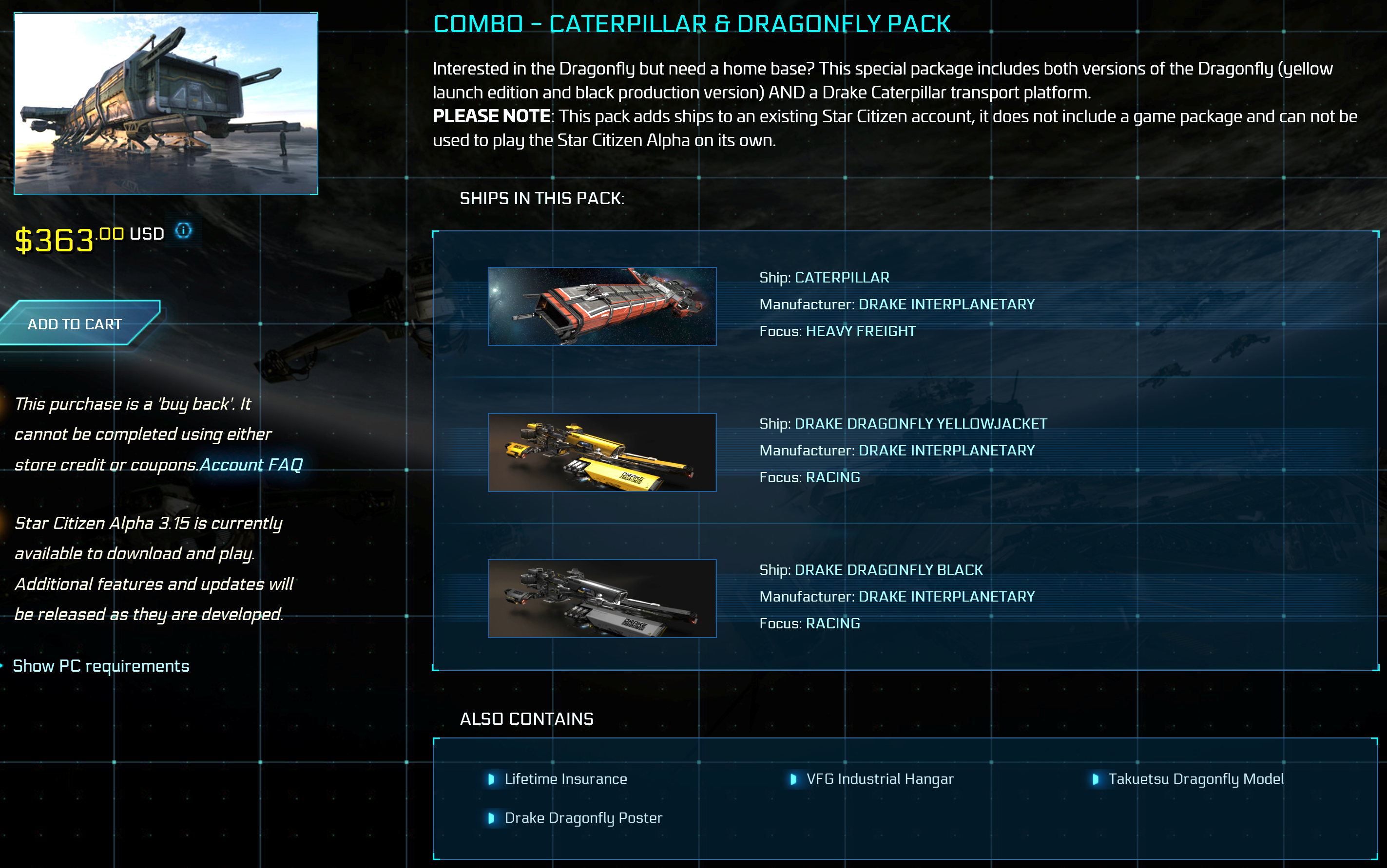View the Dragonfly Yellowjacket thumbnail
The image size is (1387, 868).
(x=602, y=453)
